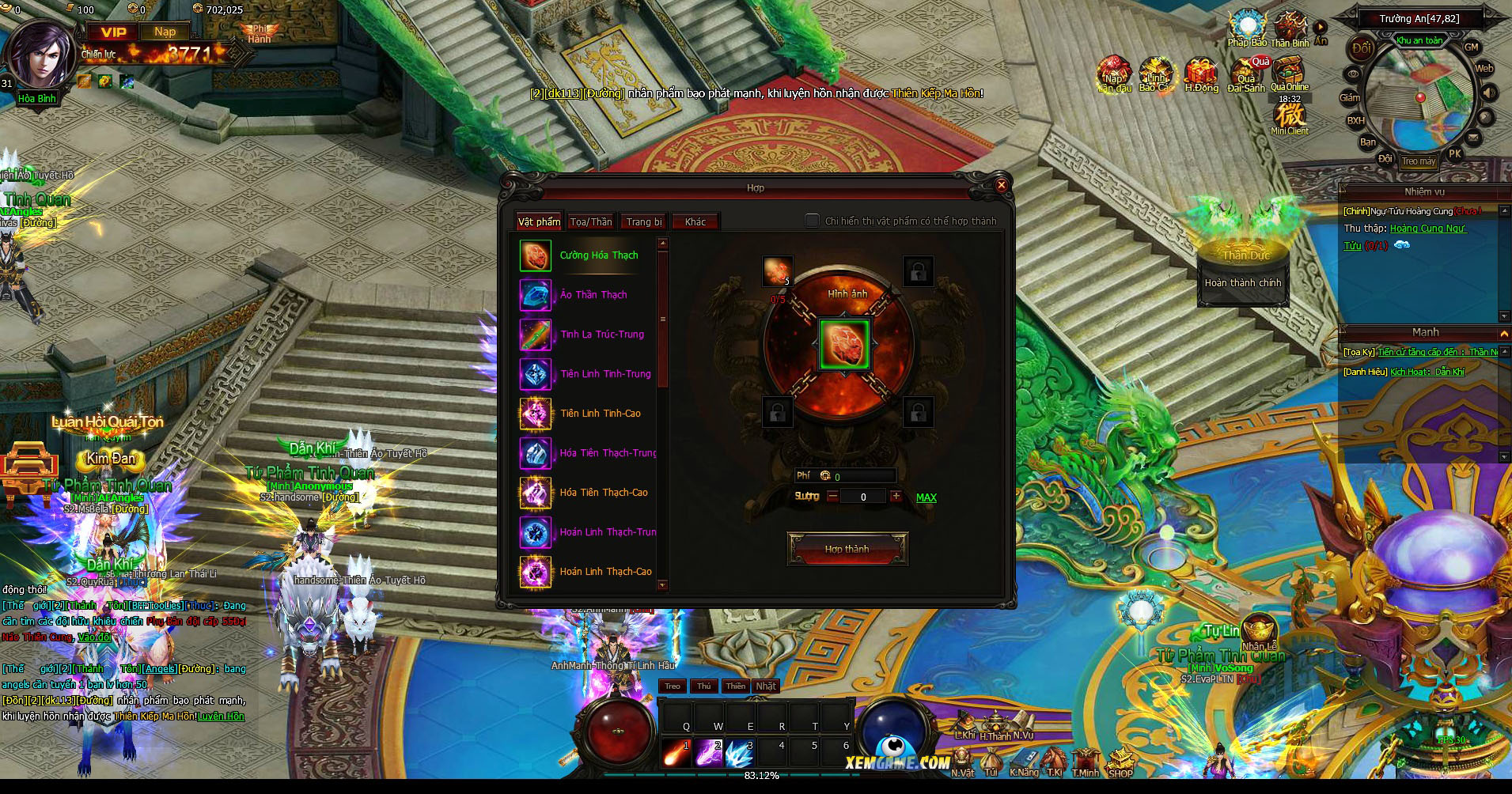Pick Tinh La Trúc-Trung recipe
1512x794 pixels.
click(601, 335)
